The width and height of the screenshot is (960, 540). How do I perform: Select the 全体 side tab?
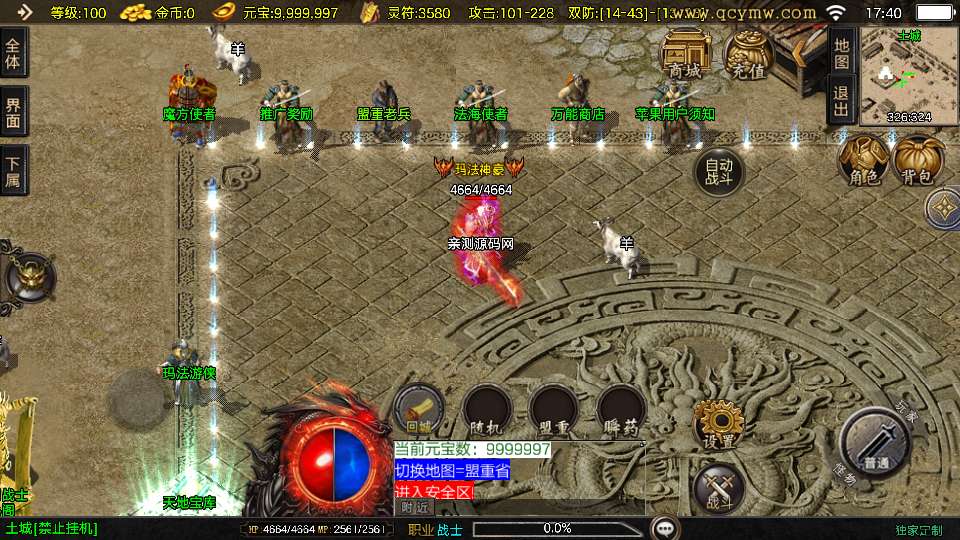(x=14, y=53)
